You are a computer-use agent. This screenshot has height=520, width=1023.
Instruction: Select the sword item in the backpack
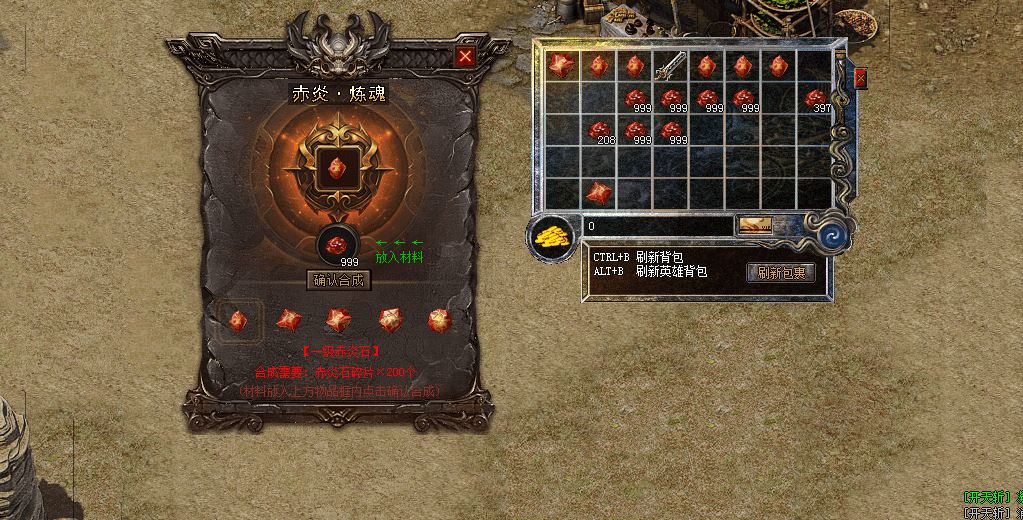670,66
